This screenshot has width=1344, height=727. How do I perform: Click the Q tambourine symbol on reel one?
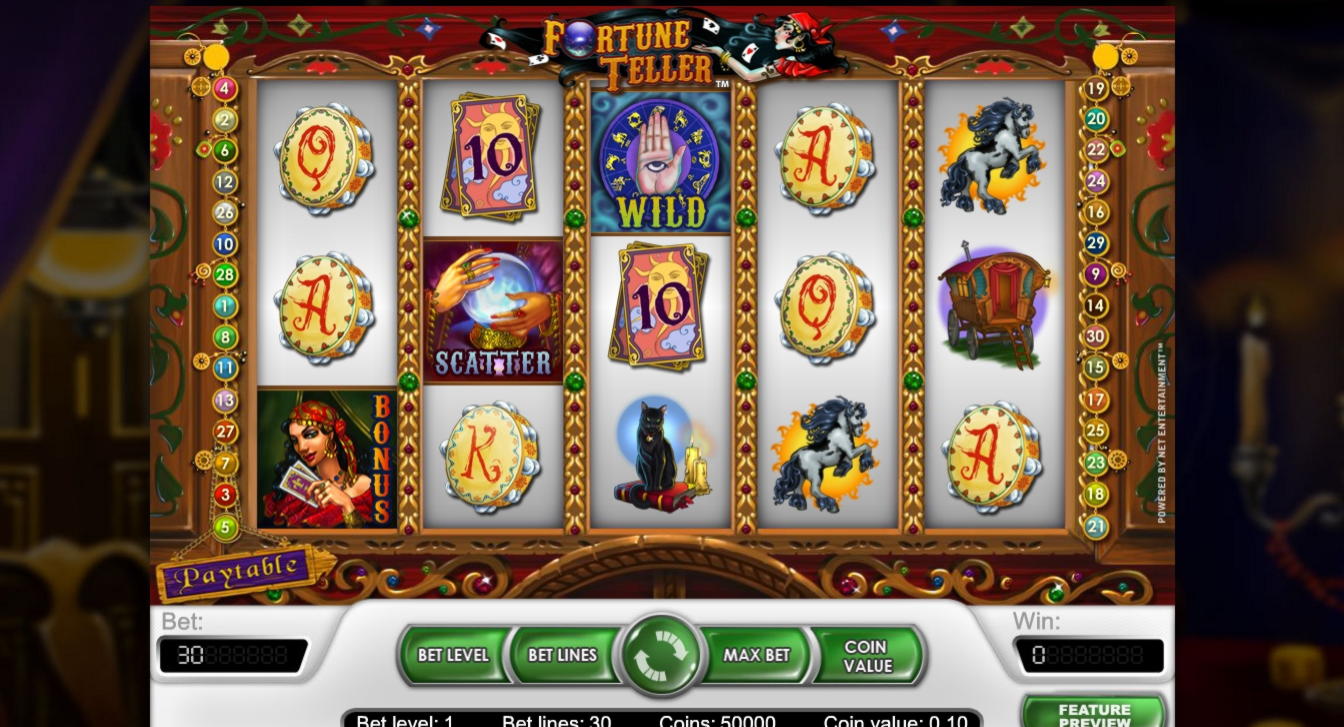pos(326,160)
